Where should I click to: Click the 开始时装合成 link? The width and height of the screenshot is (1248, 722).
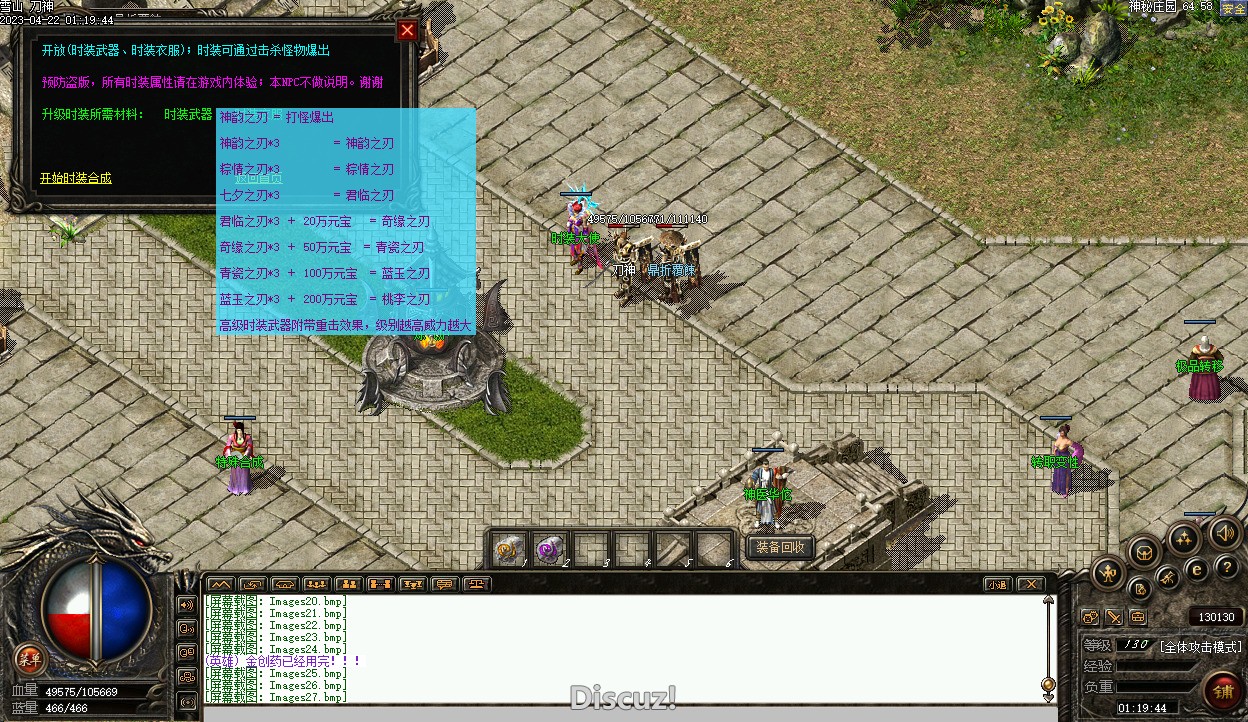(x=76, y=178)
